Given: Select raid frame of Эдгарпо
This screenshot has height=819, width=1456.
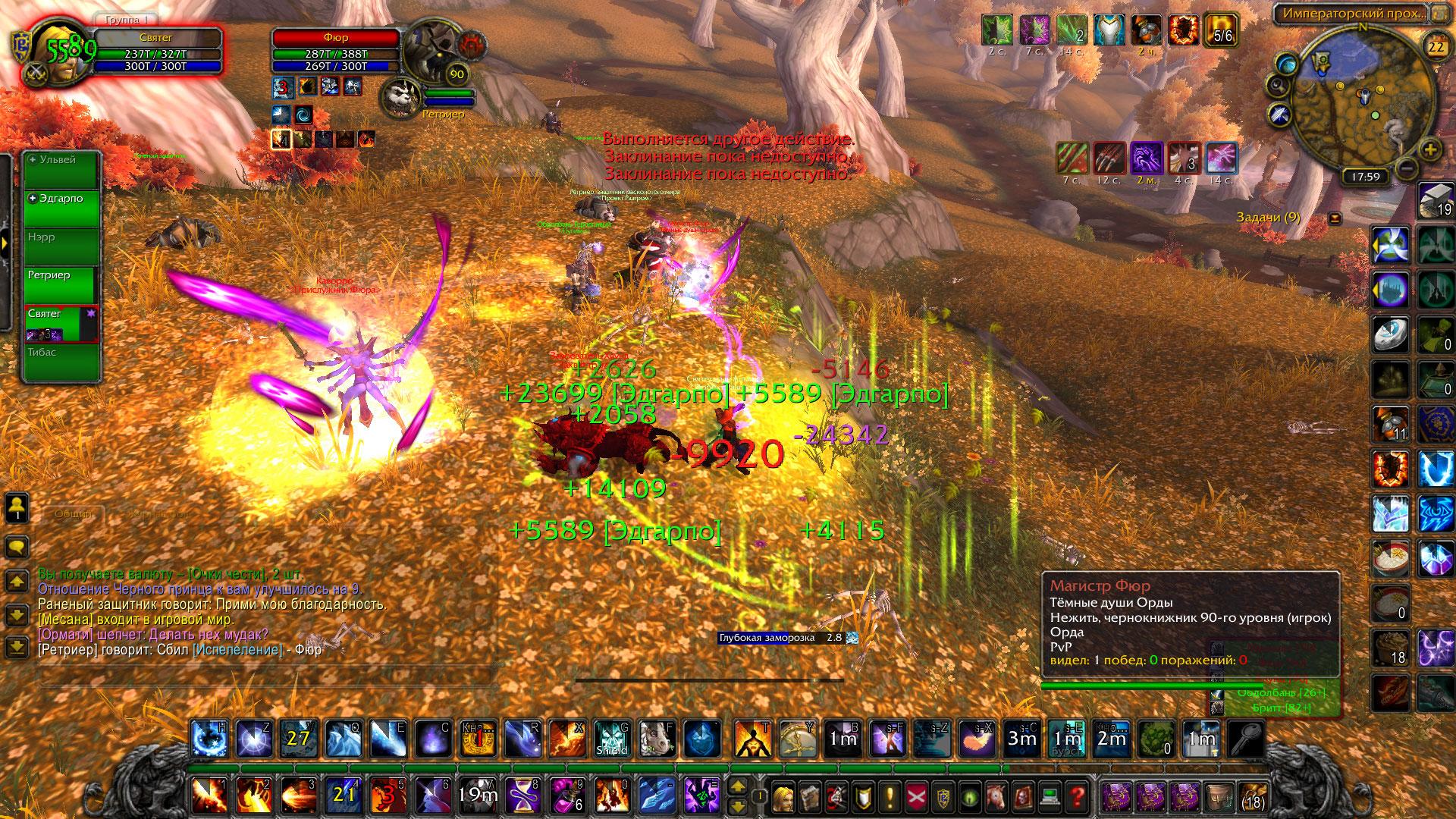Looking at the screenshot, I should pyautogui.click(x=61, y=209).
